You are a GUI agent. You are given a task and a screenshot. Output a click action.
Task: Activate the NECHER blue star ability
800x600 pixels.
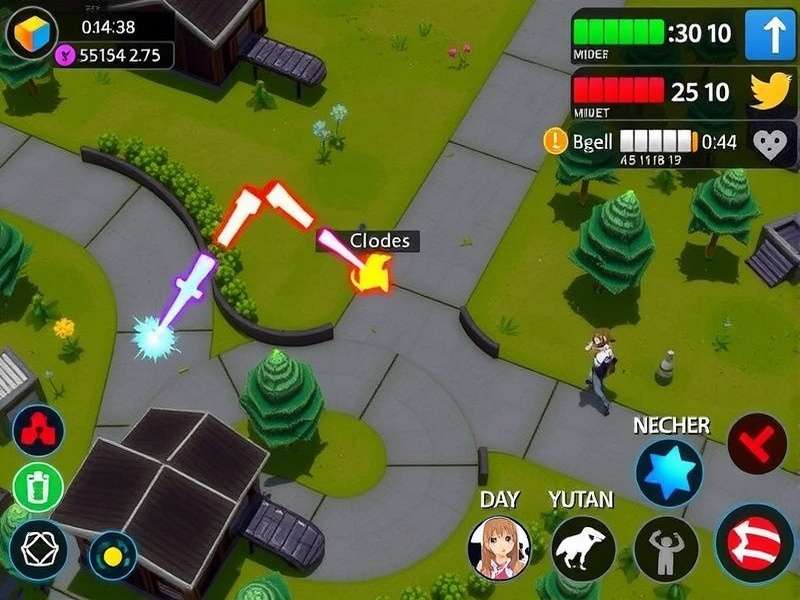pyautogui.click(x=668, y=472)
